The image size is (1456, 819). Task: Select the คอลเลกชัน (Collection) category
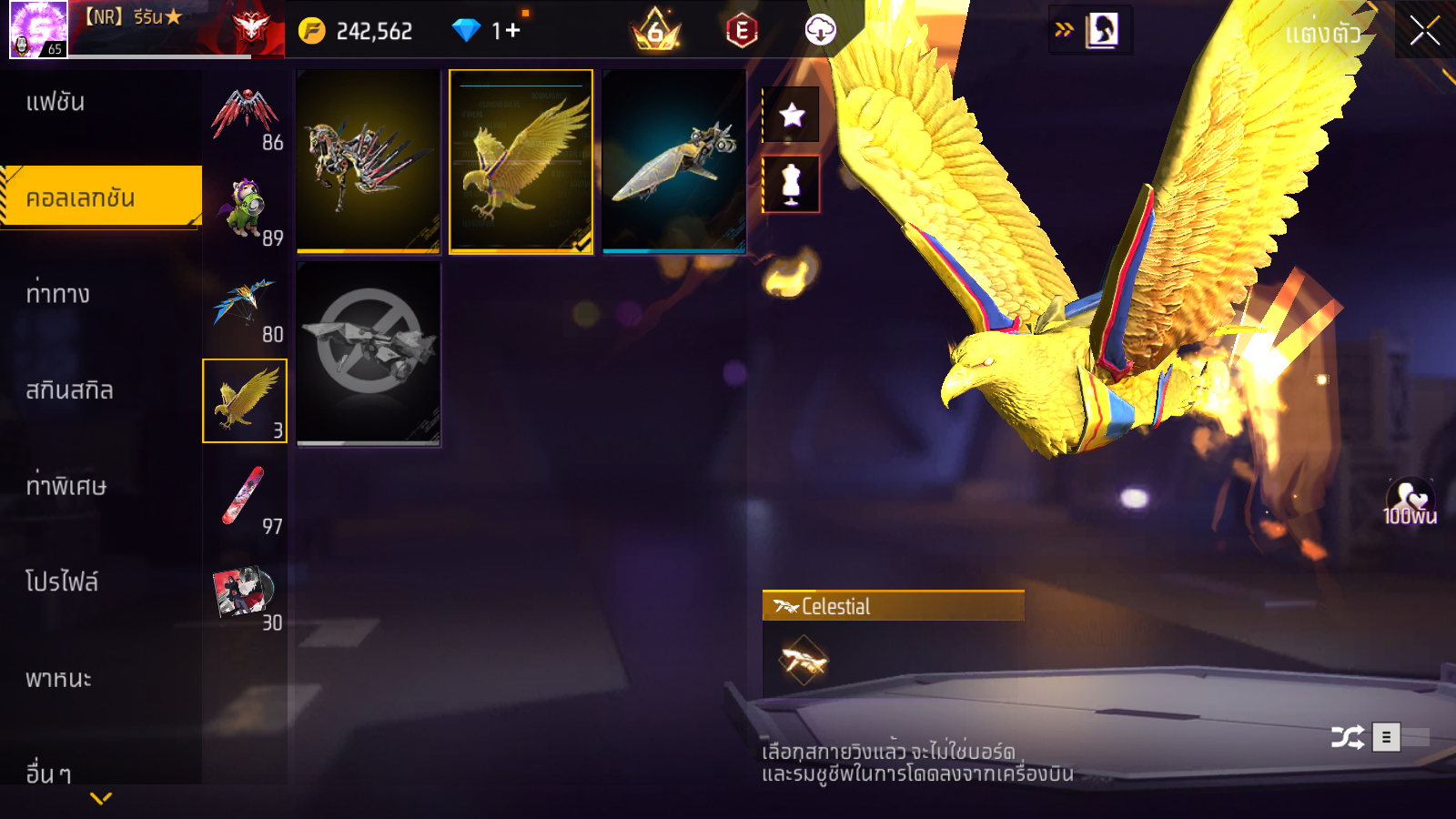[x=101, y=197]
